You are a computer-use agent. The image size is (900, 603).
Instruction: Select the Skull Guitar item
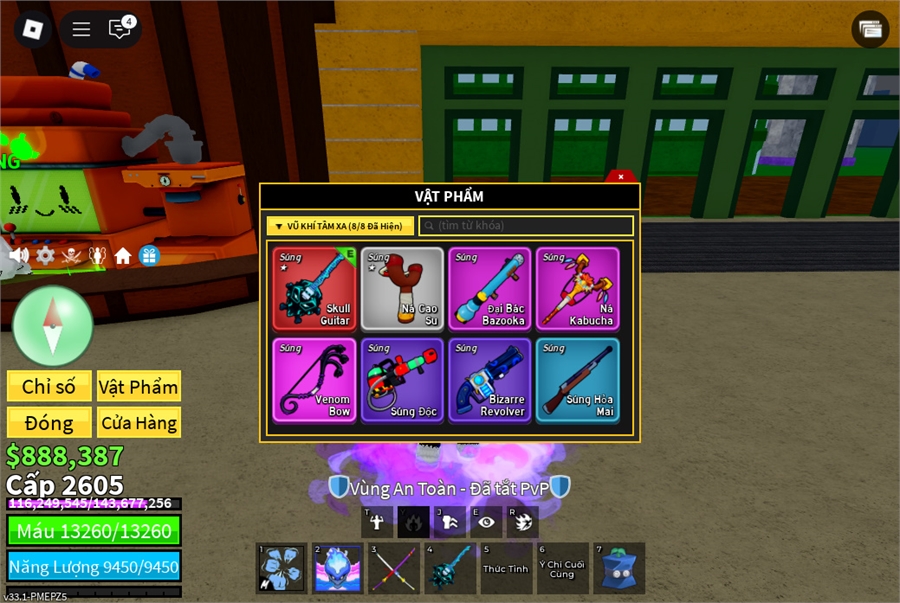point(314,288)
